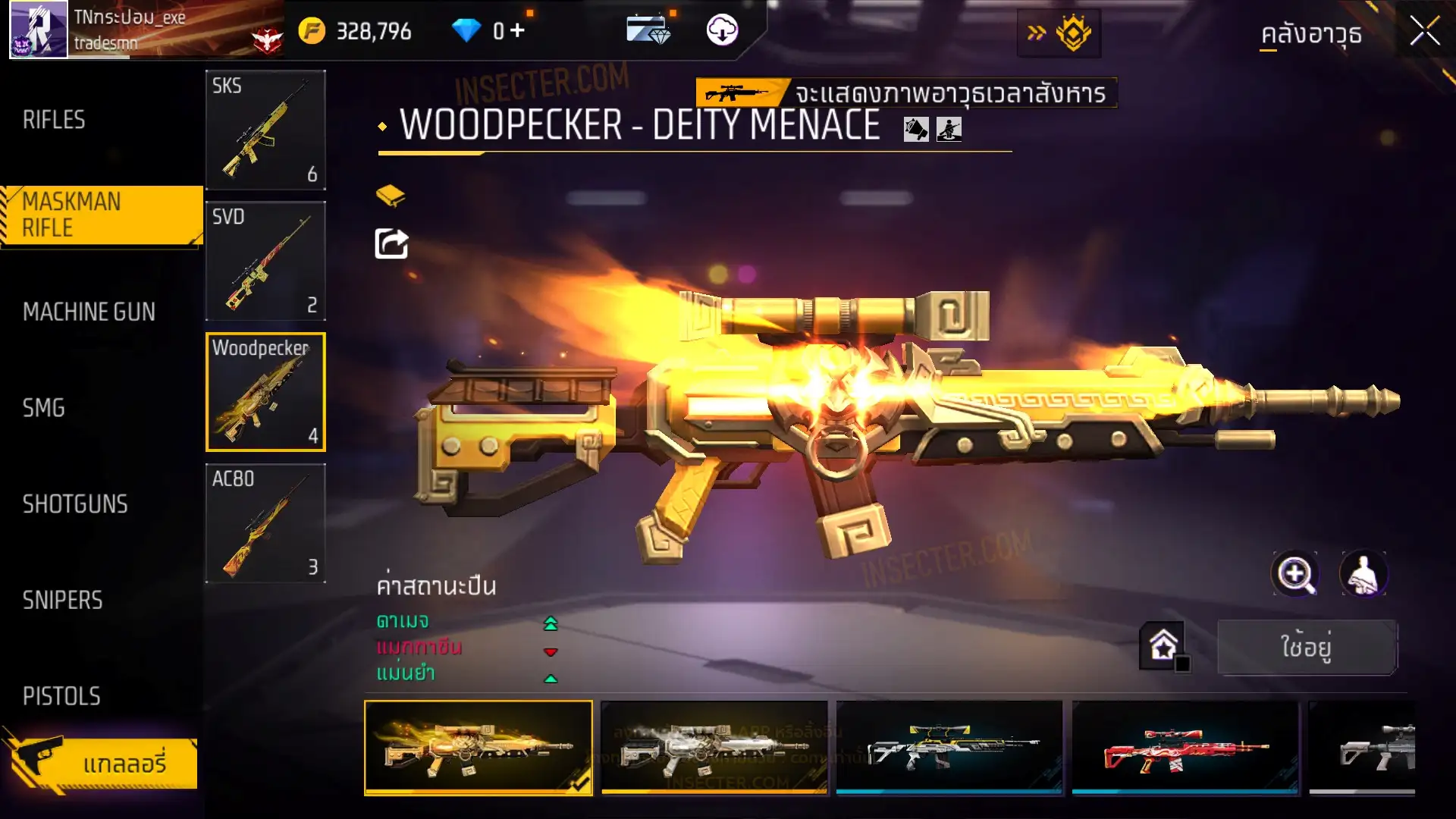Screen dimensions: 1456x819
Task: Open the PISTOLS category
Action: pyautogui.click(x=61, y=696)
